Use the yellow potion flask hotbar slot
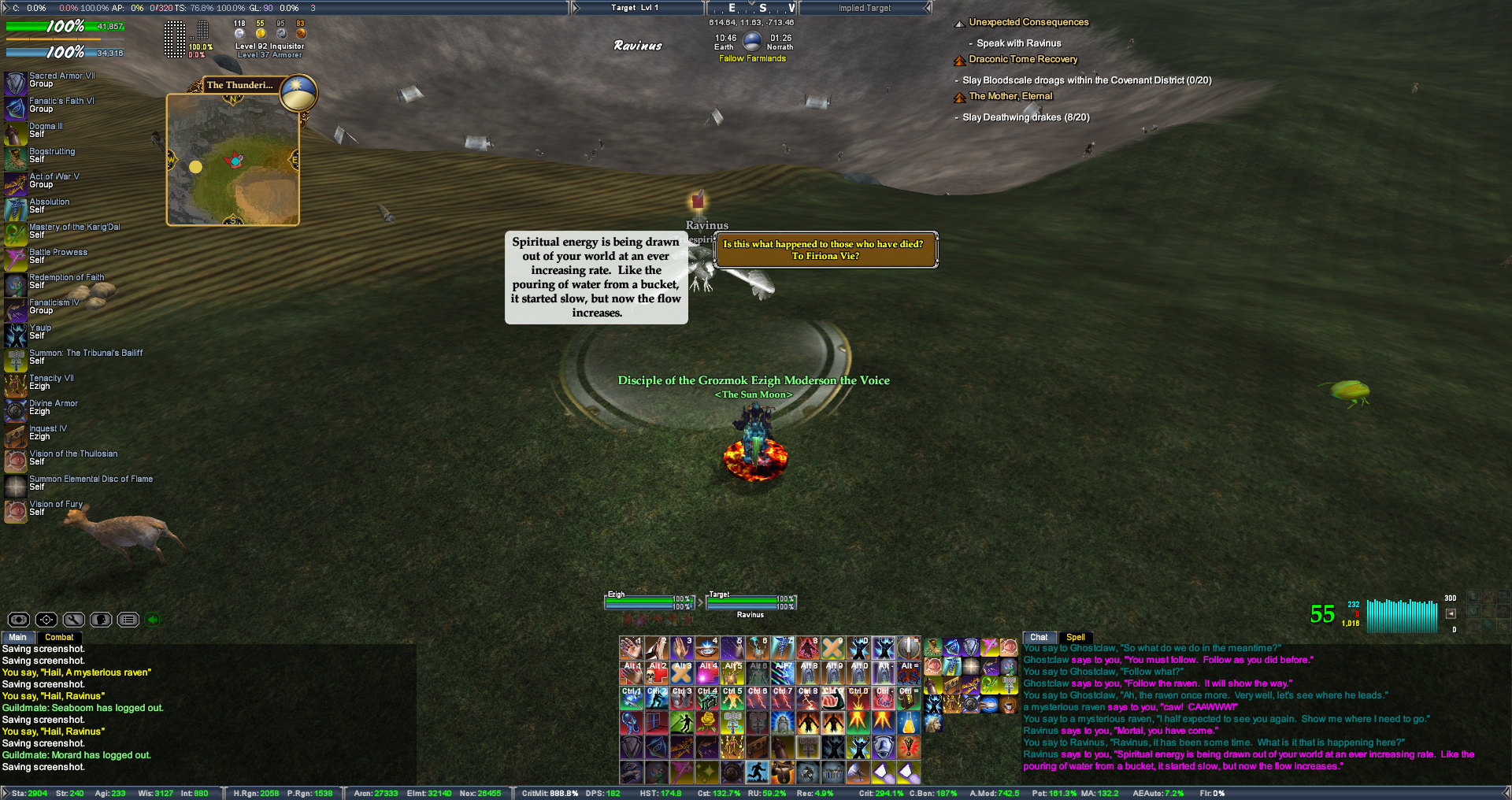The height and width of the screenshot is (800, 1512). (x=909, y=722)
